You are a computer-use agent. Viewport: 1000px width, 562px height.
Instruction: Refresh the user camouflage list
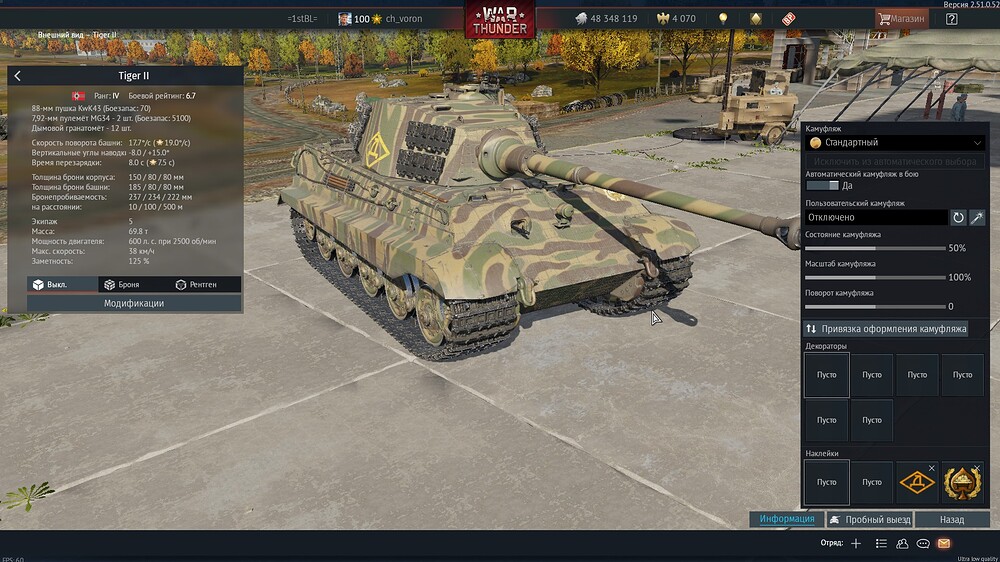coord(958,217)
